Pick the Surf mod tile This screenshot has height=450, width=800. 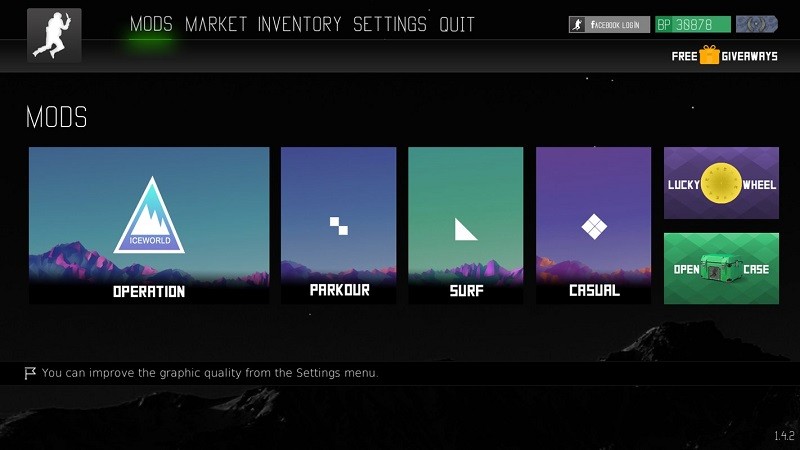(465, 225)
